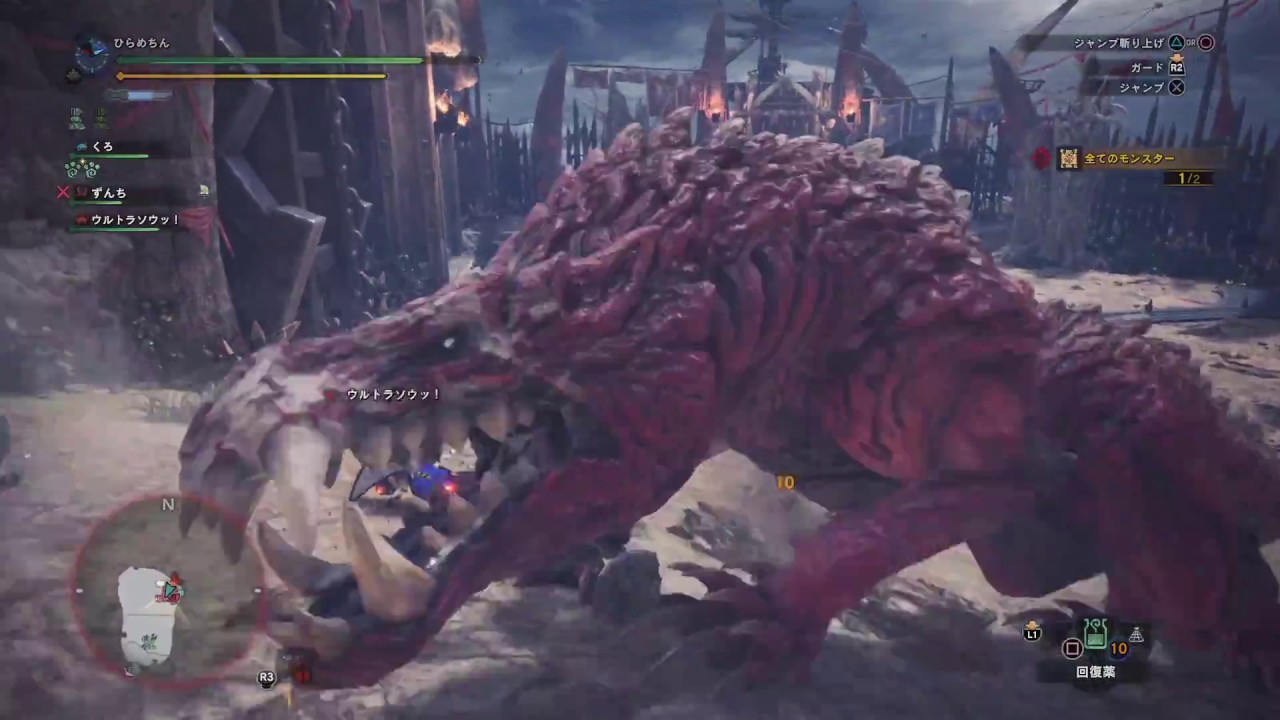Select the trap icon next to the item slot
1280x720 pixels.
pos(1137,635)
